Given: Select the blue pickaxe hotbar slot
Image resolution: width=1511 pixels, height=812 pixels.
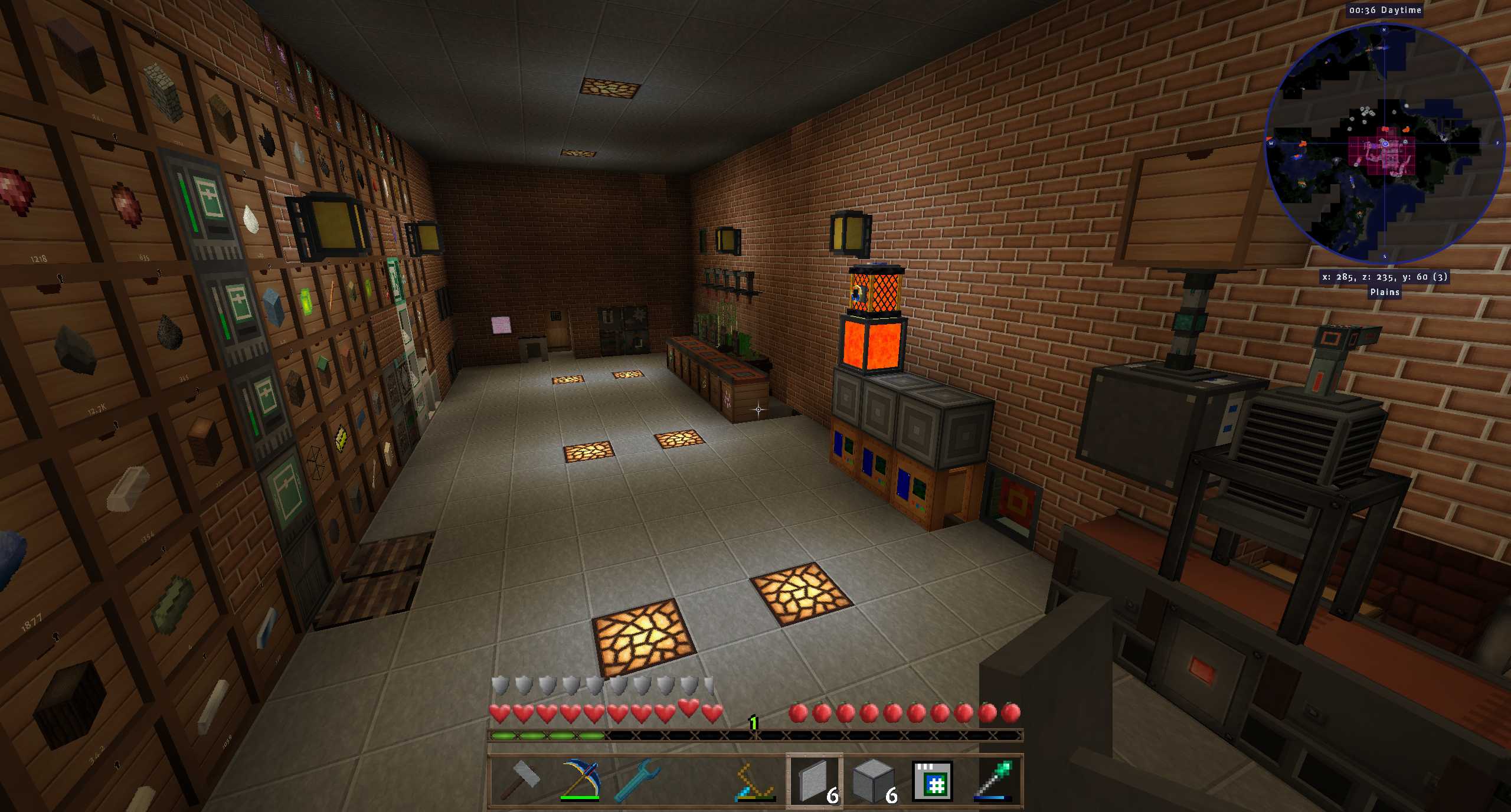Looking at the screenshot, I should click(580, 781).
